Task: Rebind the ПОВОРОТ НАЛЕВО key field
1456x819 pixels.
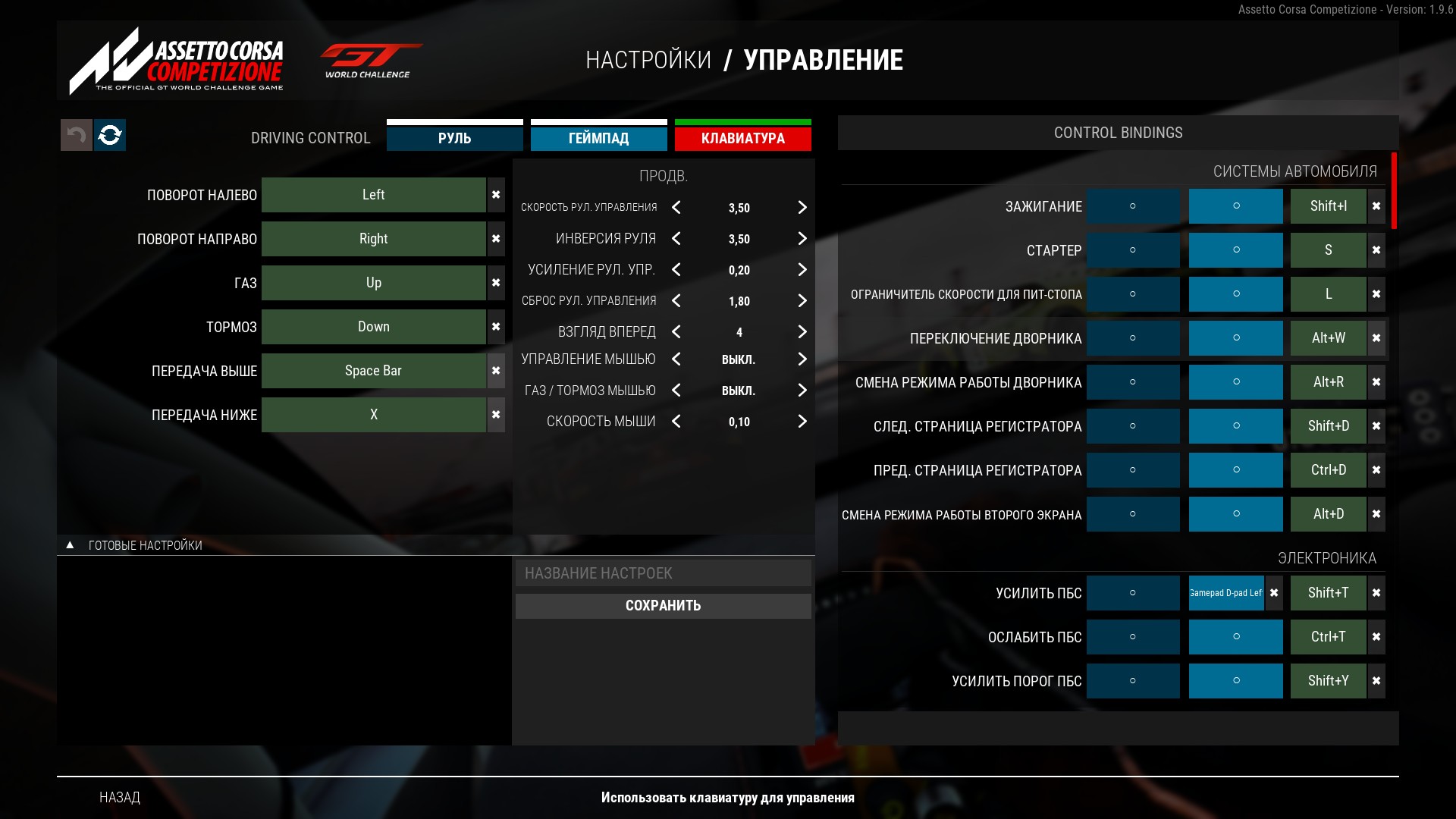Action: (373, 195)
